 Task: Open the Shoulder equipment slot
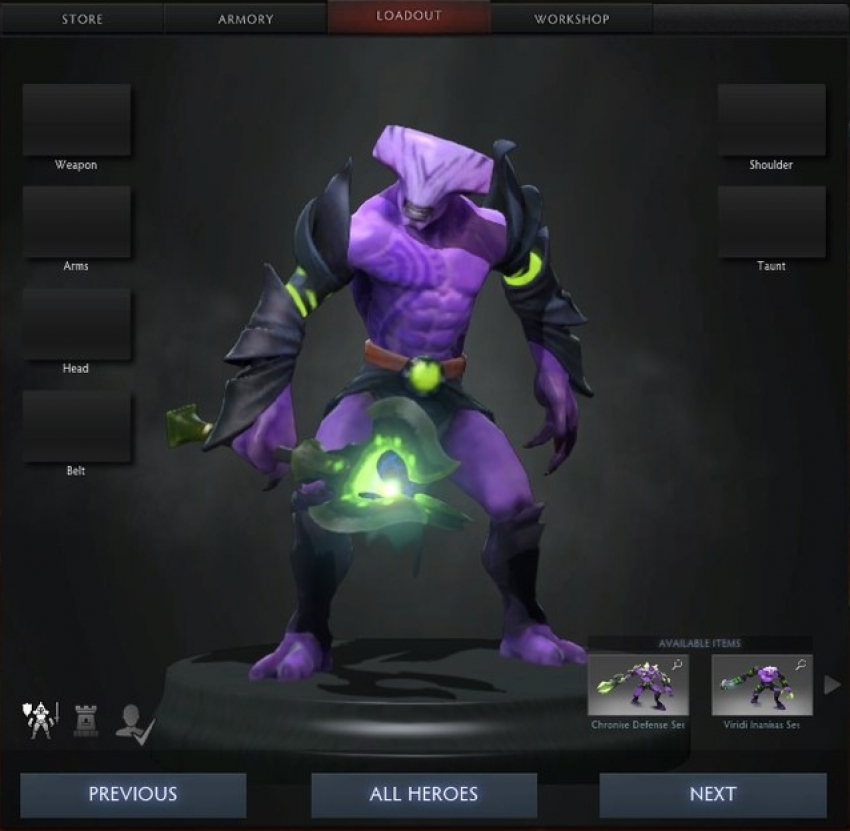coord(771,120)
